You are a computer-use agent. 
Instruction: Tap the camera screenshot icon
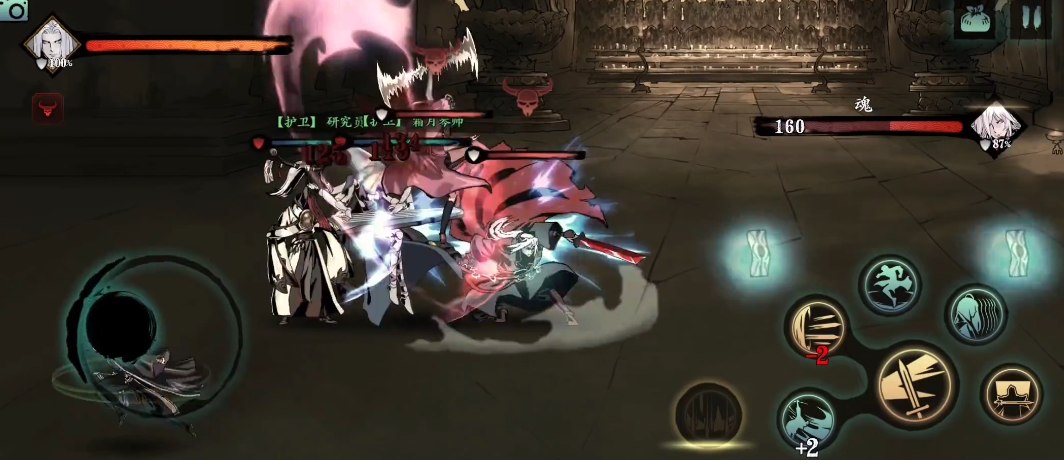click(14, 9)
